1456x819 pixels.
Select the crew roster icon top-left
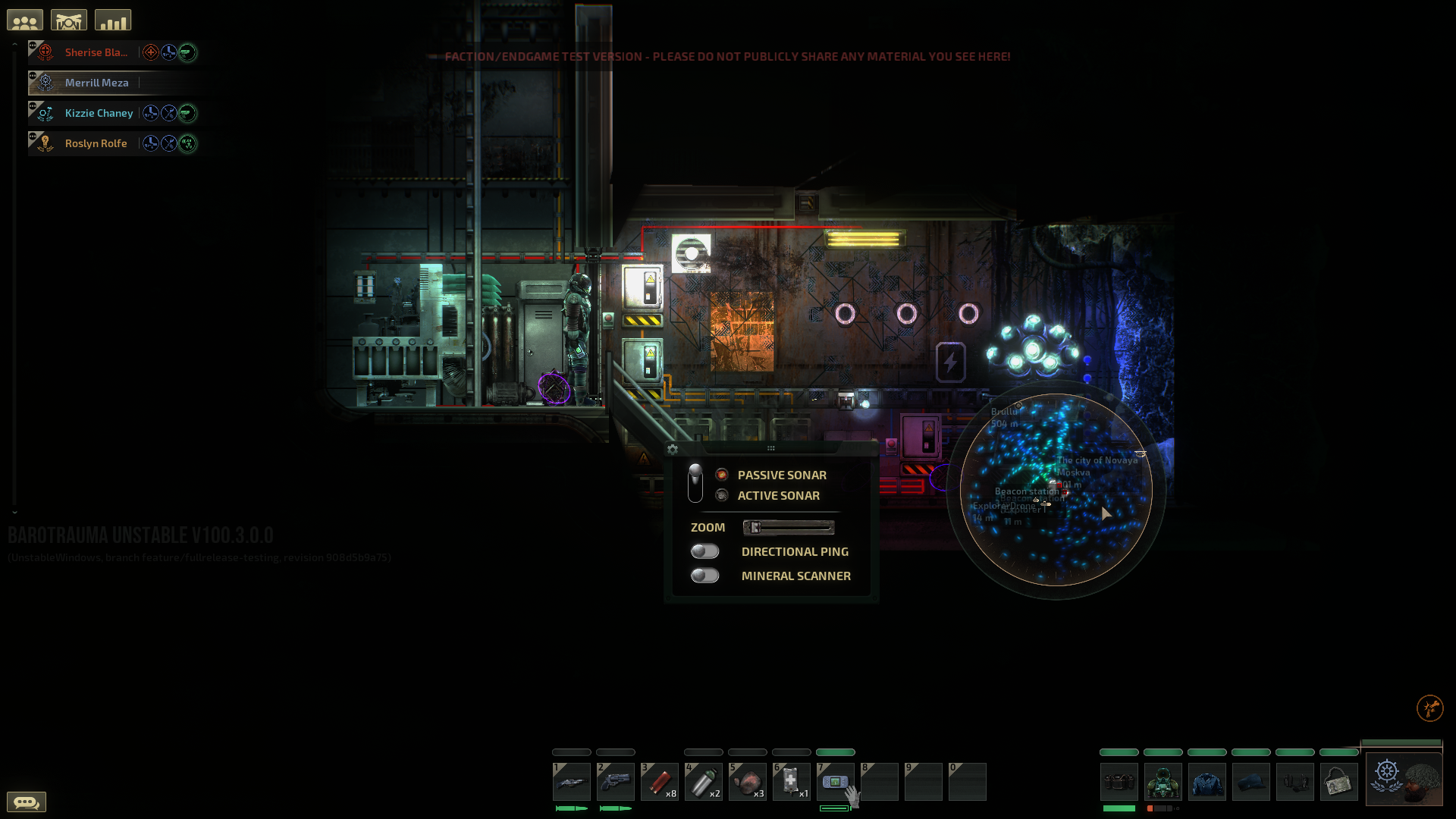[x=24, y=19]
